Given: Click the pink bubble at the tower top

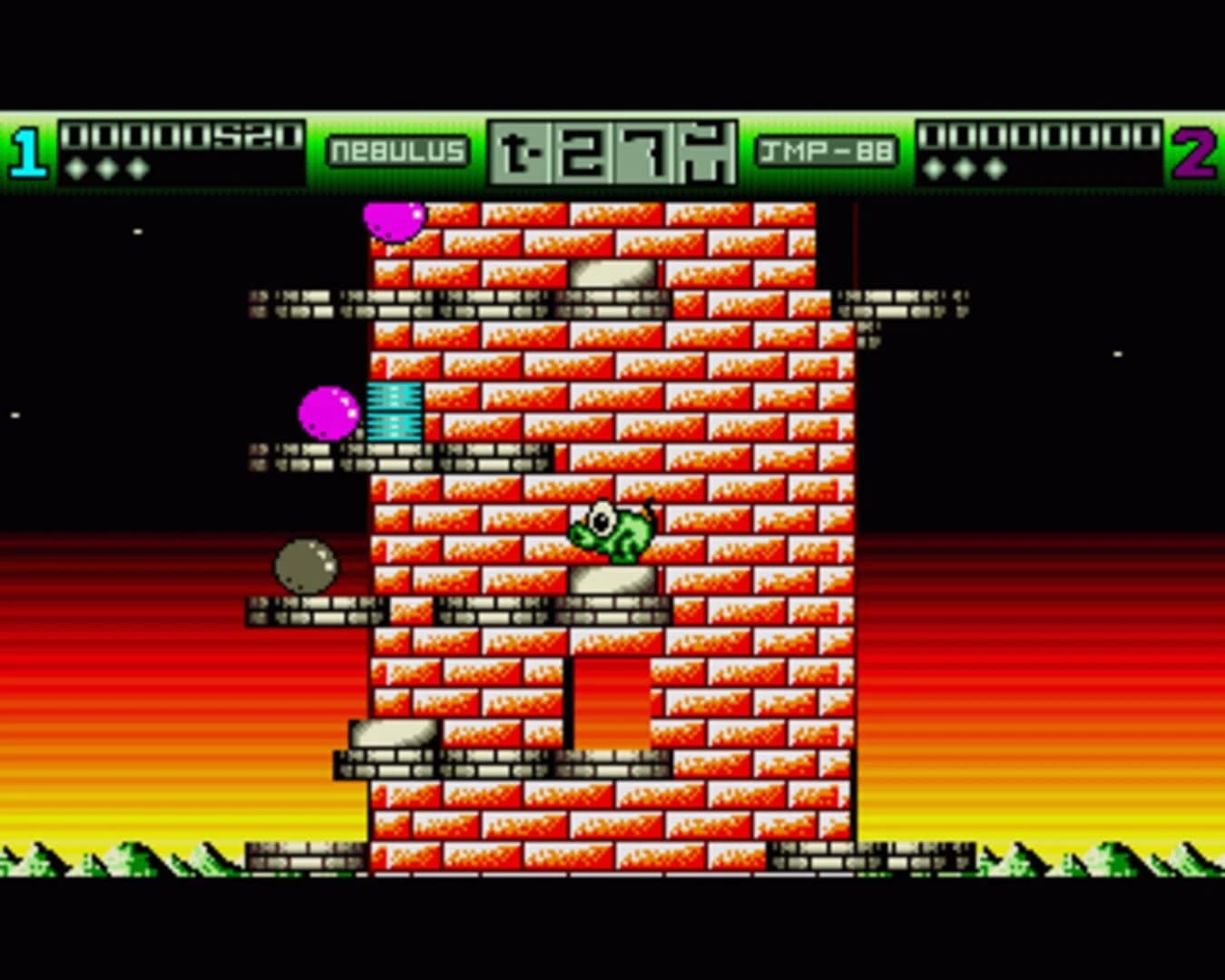Looking at the screenshot, I should pyautogui.click(x=395, y=220).
